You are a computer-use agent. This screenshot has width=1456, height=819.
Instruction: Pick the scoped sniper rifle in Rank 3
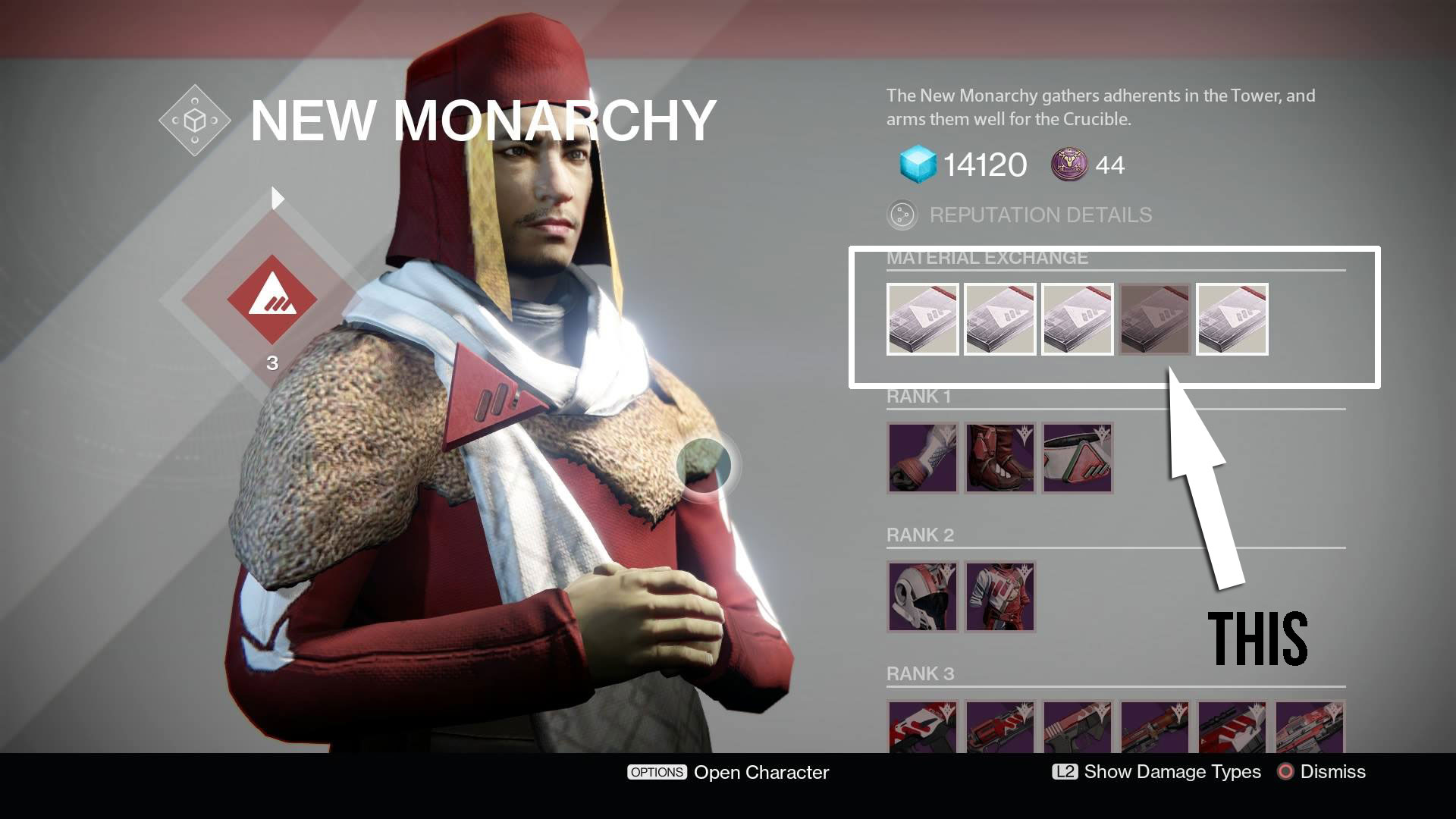1232,727
